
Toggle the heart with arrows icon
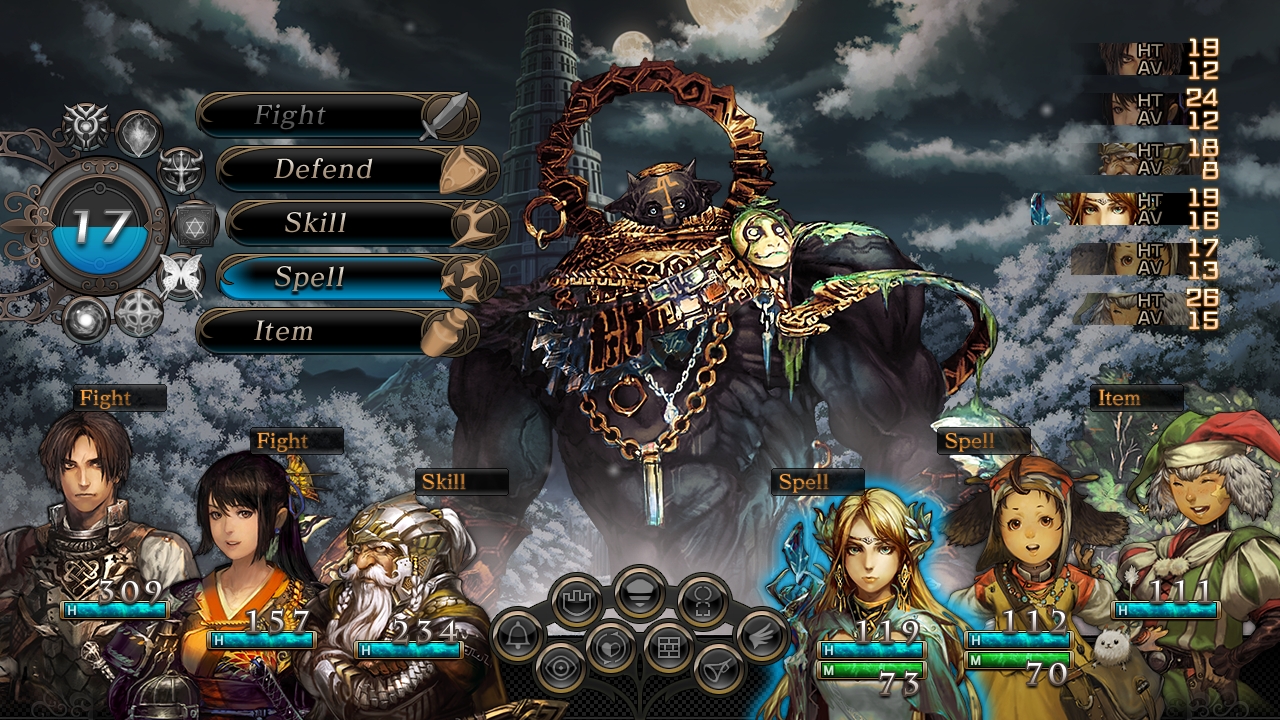pos(610,647)
